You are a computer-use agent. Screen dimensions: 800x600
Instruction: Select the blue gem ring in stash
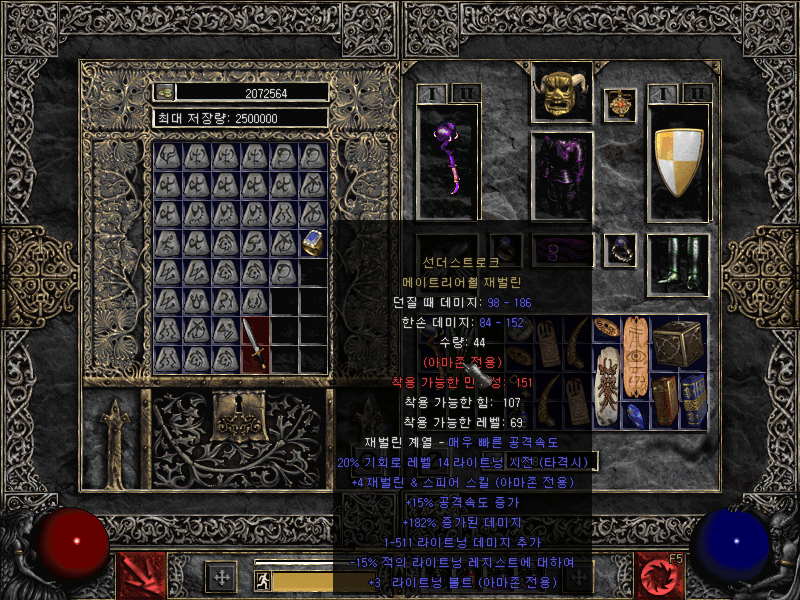(x=313, y=241)
